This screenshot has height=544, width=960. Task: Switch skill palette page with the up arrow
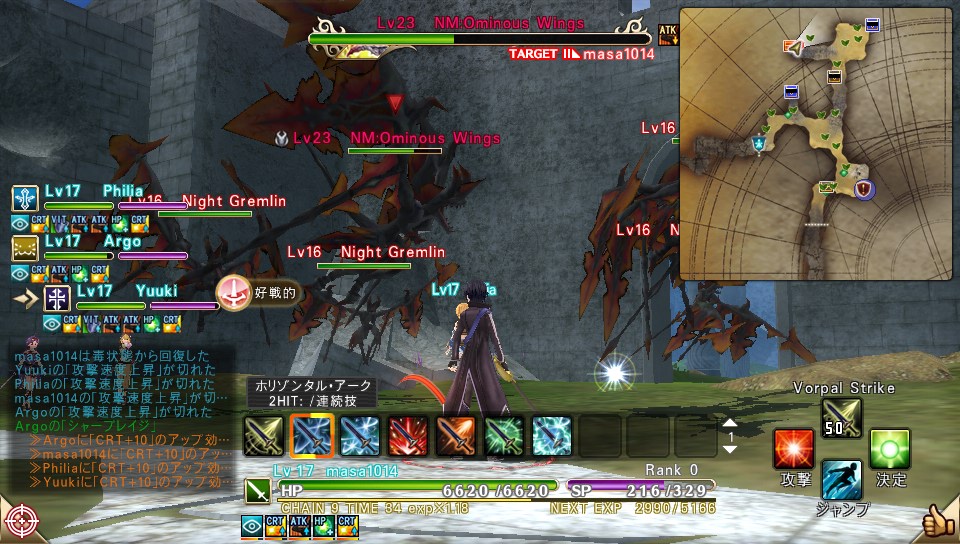coord(730,423)
